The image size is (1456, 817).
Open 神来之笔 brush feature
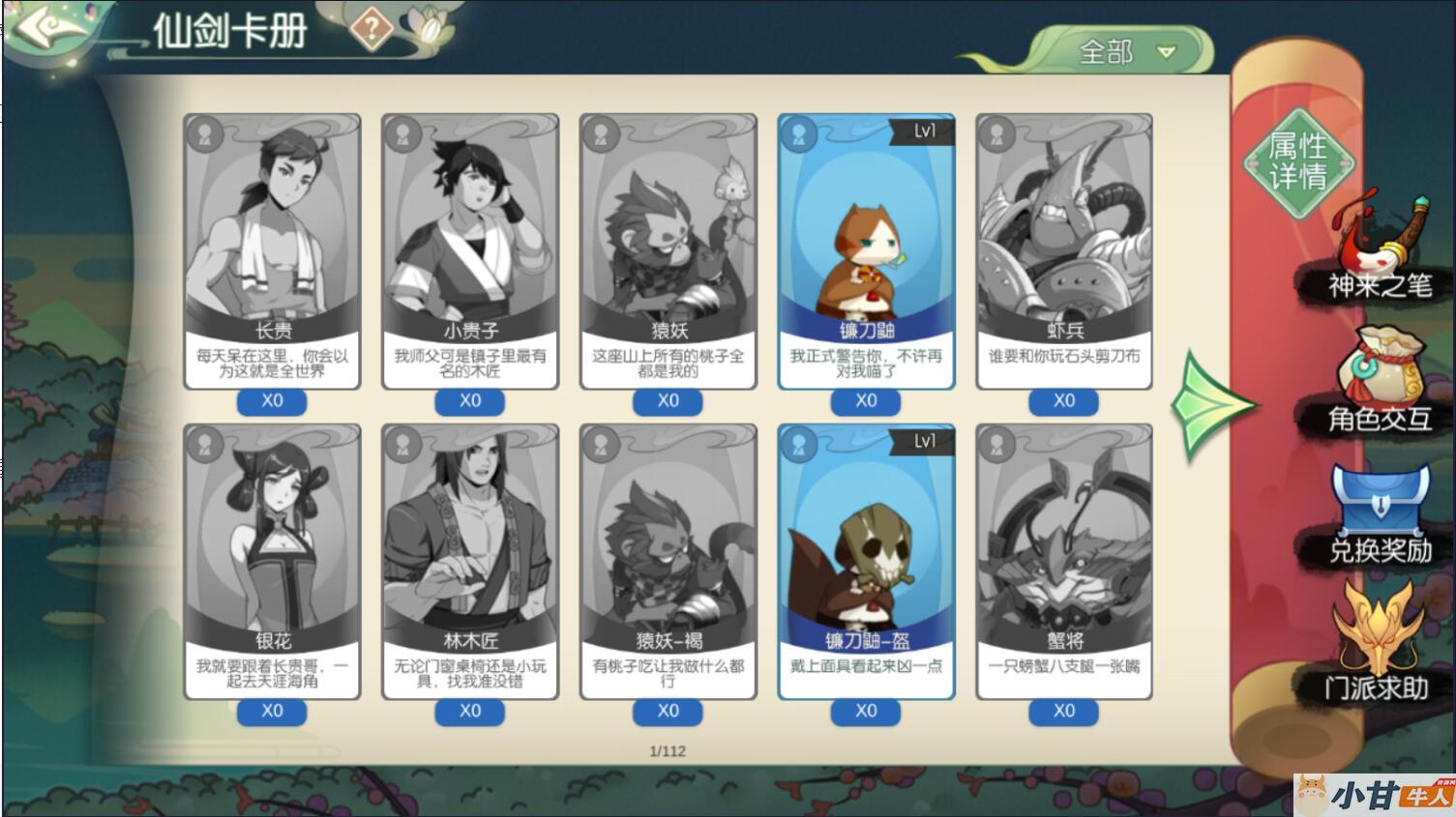(1380, 249)
